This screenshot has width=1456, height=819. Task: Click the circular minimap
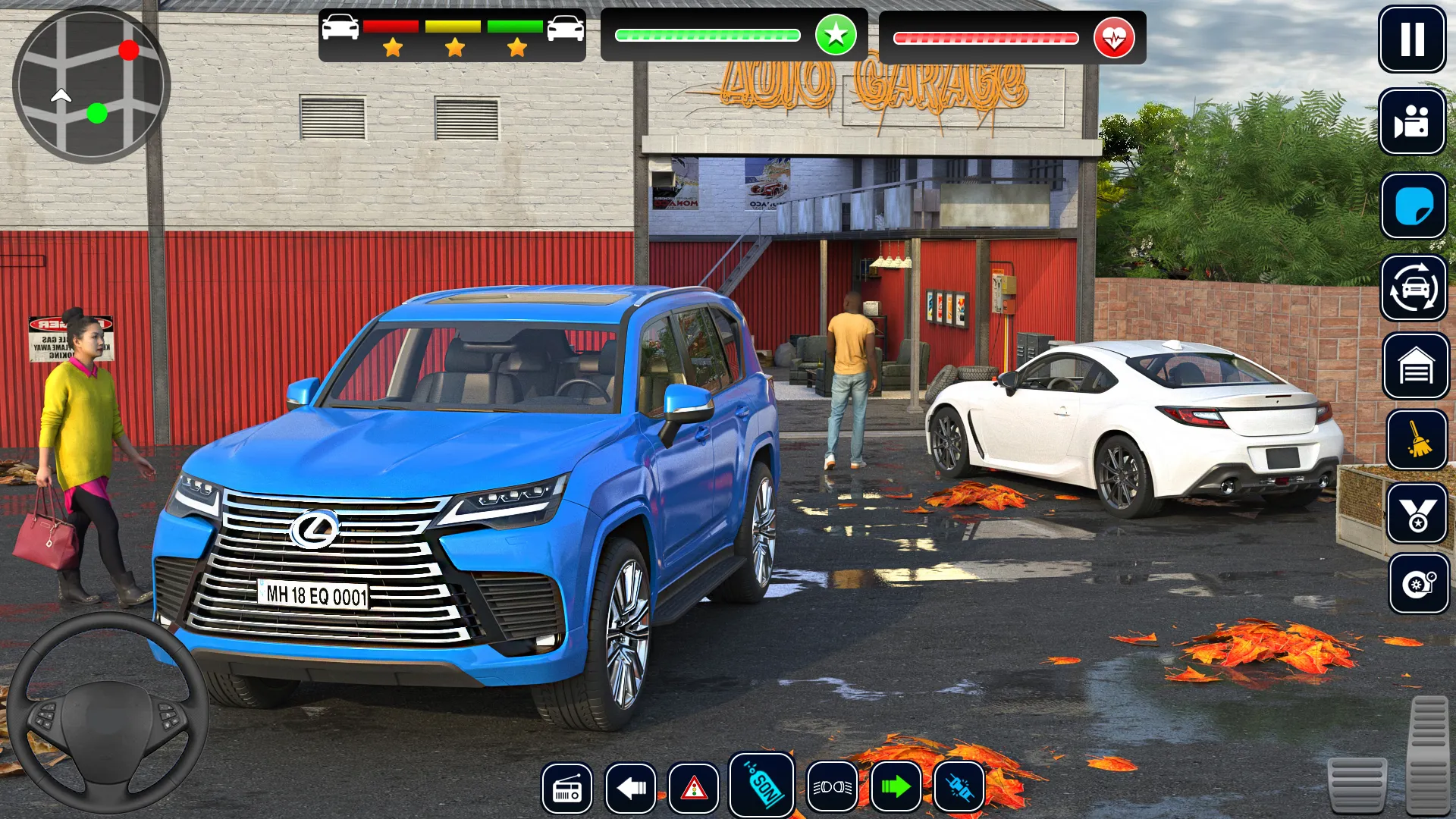click(90, 85)
